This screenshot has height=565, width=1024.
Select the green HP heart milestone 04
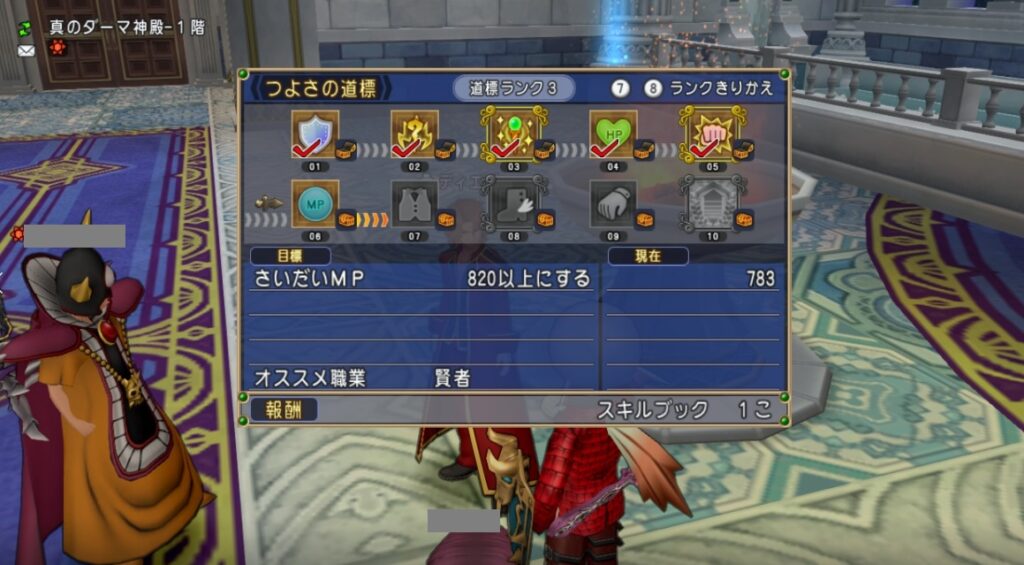(612, 135)
